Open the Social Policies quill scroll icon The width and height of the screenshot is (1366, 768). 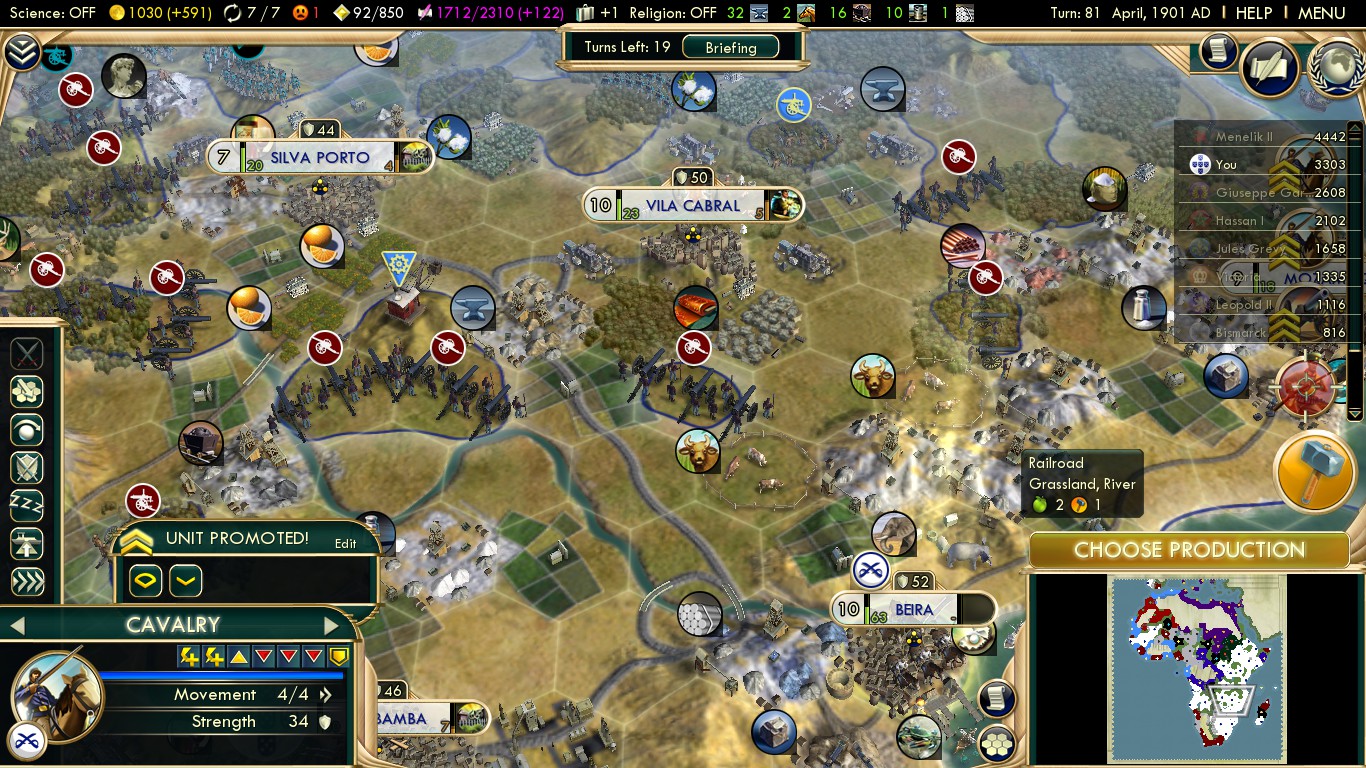(x=1268, y=65)
